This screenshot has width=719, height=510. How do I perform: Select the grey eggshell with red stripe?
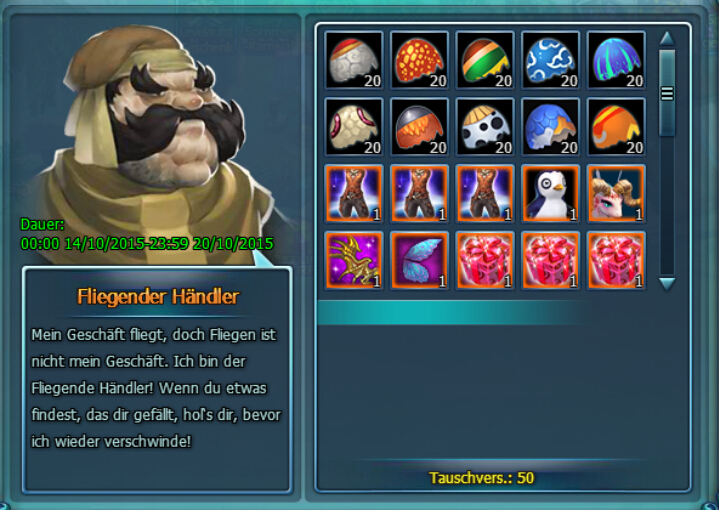coord(353,60)
